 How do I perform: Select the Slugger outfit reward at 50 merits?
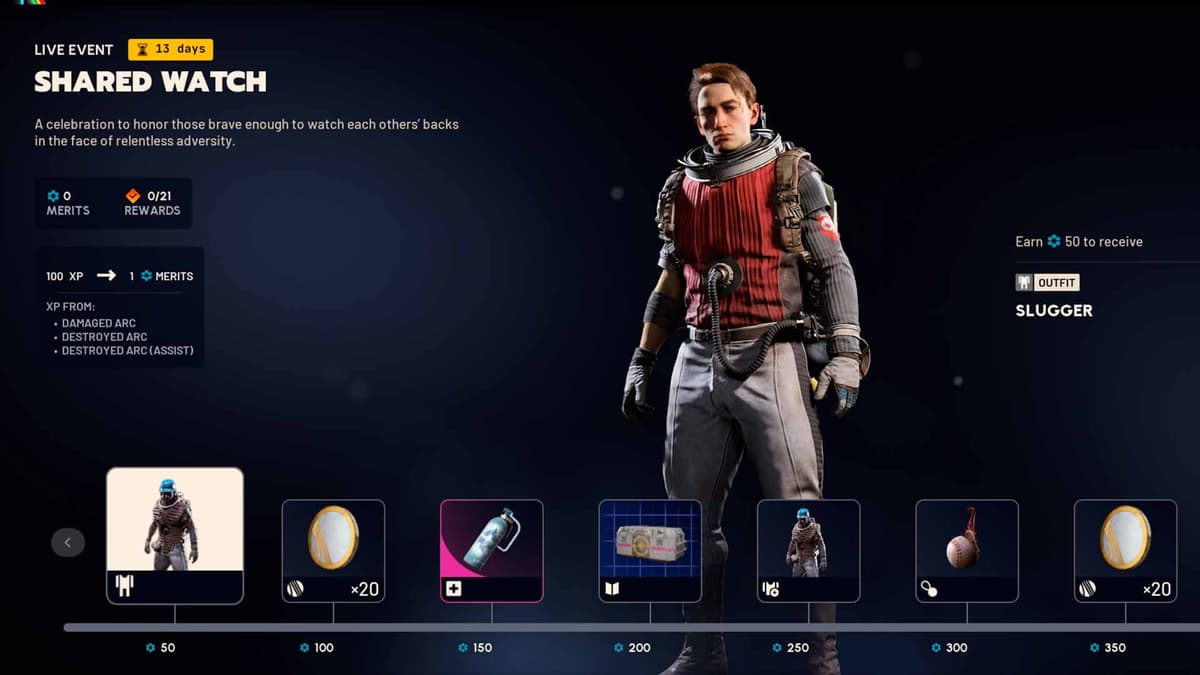point(175,535)
